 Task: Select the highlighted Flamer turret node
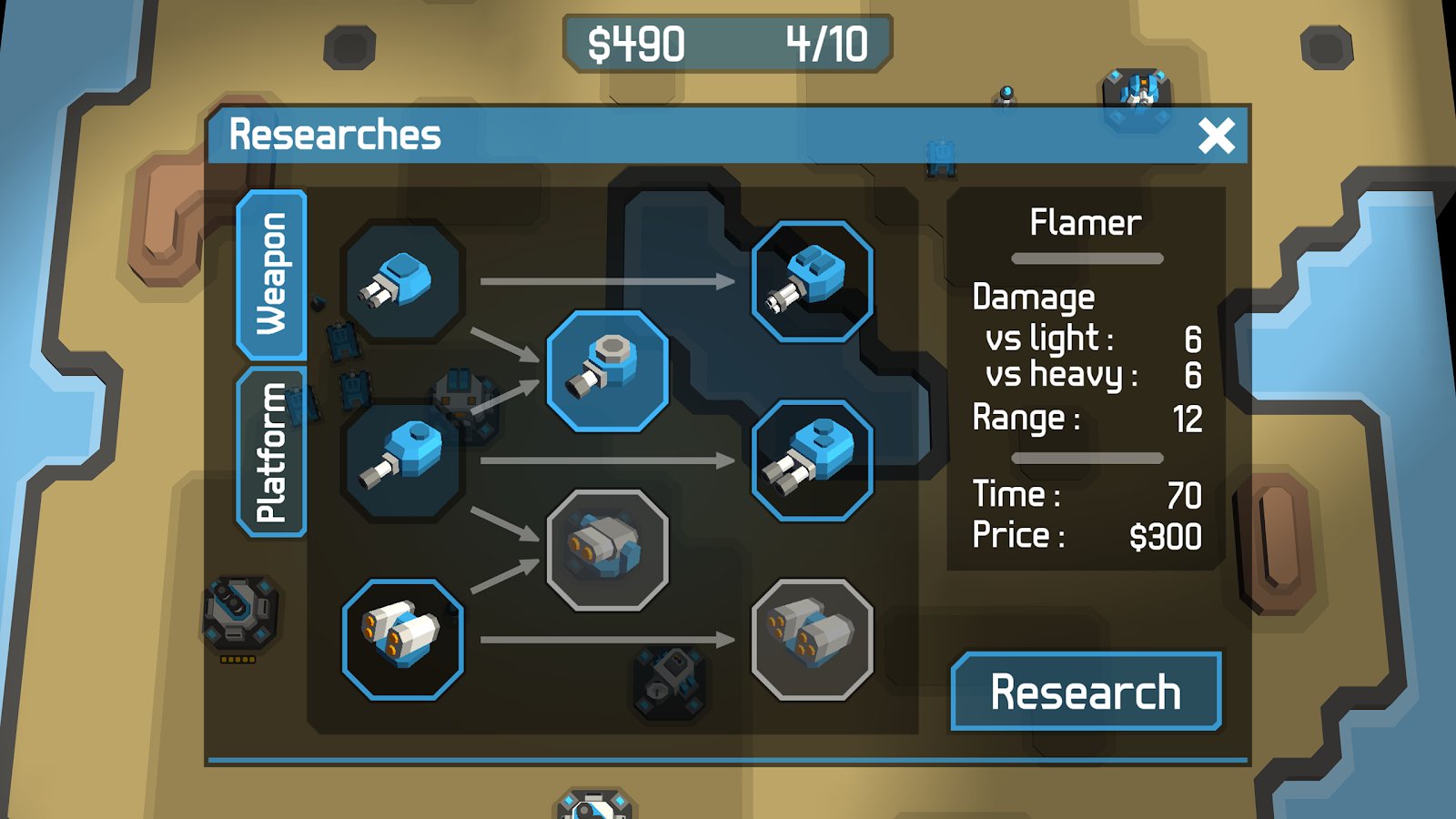point(607,370)
